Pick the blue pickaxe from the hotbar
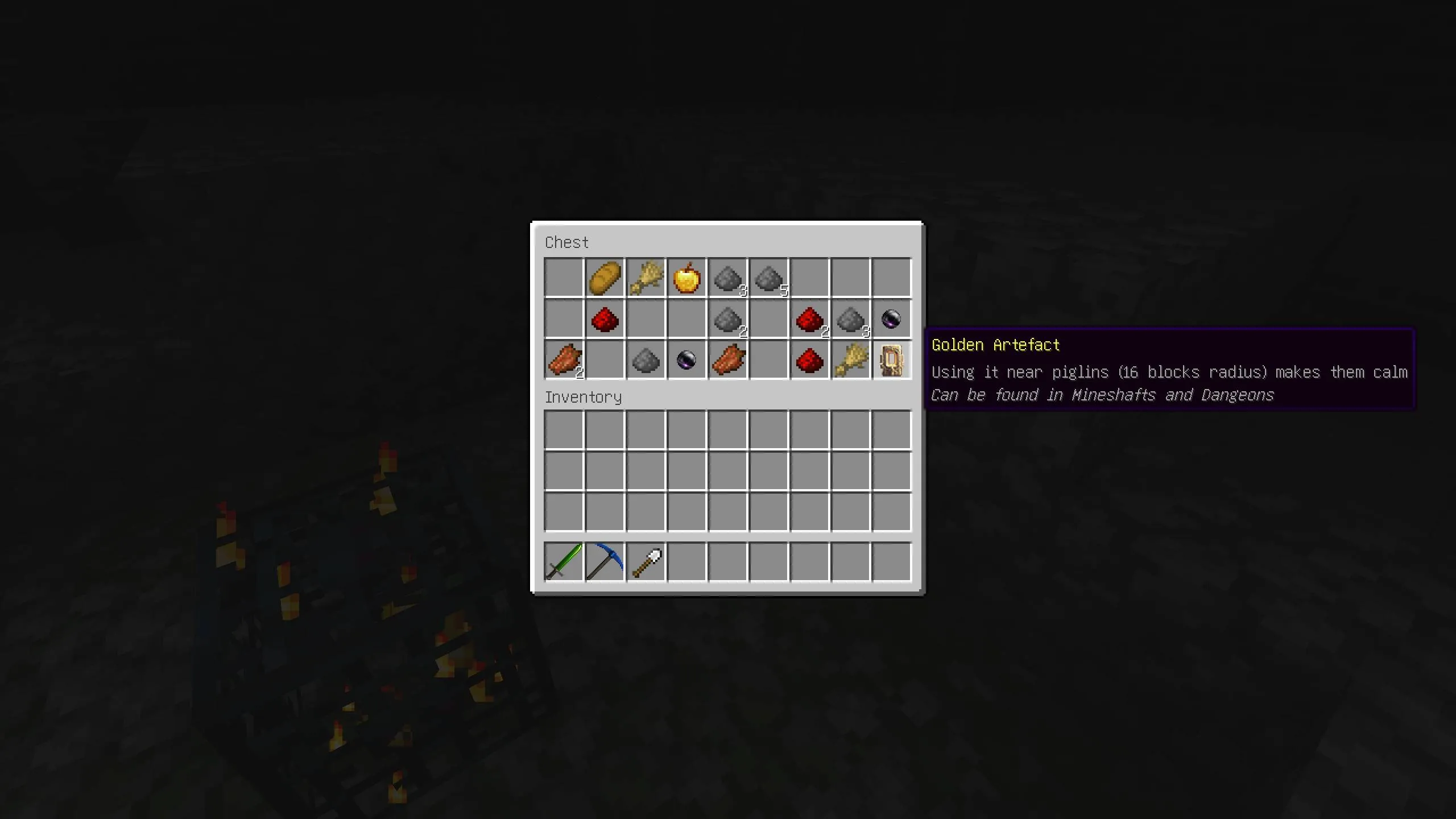The image size is (1456, 819). [x=604, y=562]
